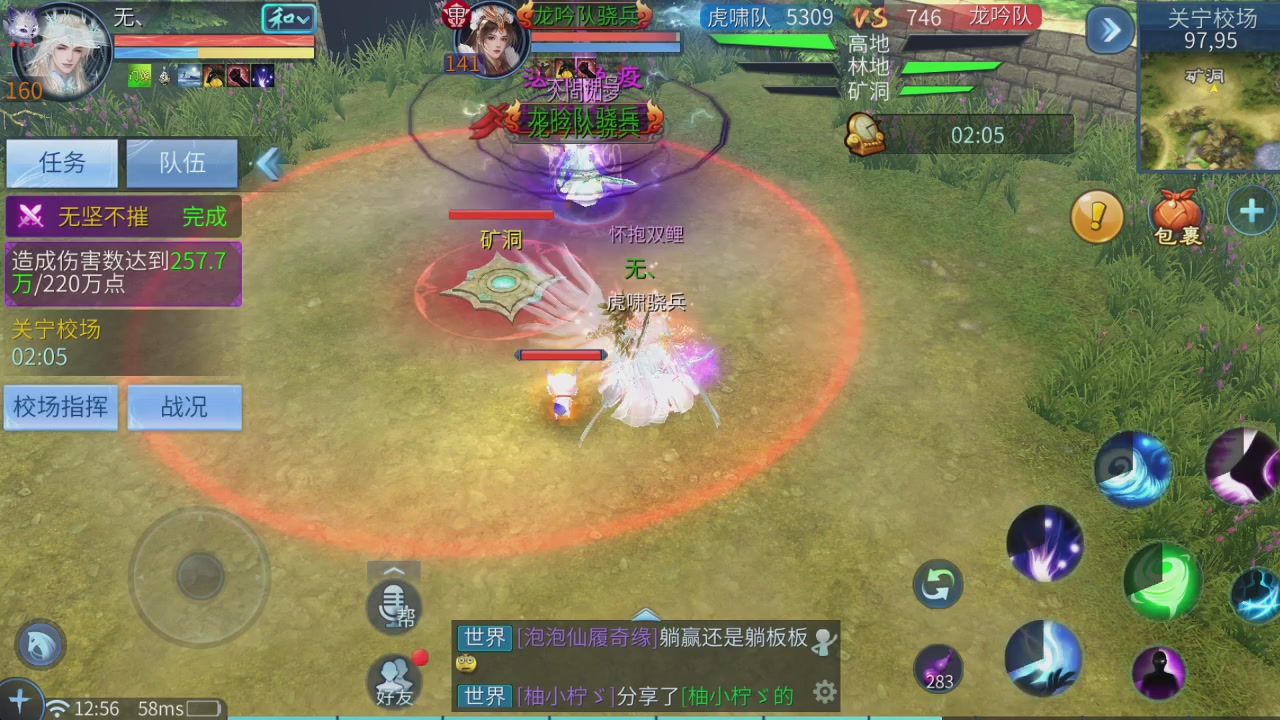Open the 包裹 bag panel
This screenshot has height=720, width=1280.
tap(1177, 215)
